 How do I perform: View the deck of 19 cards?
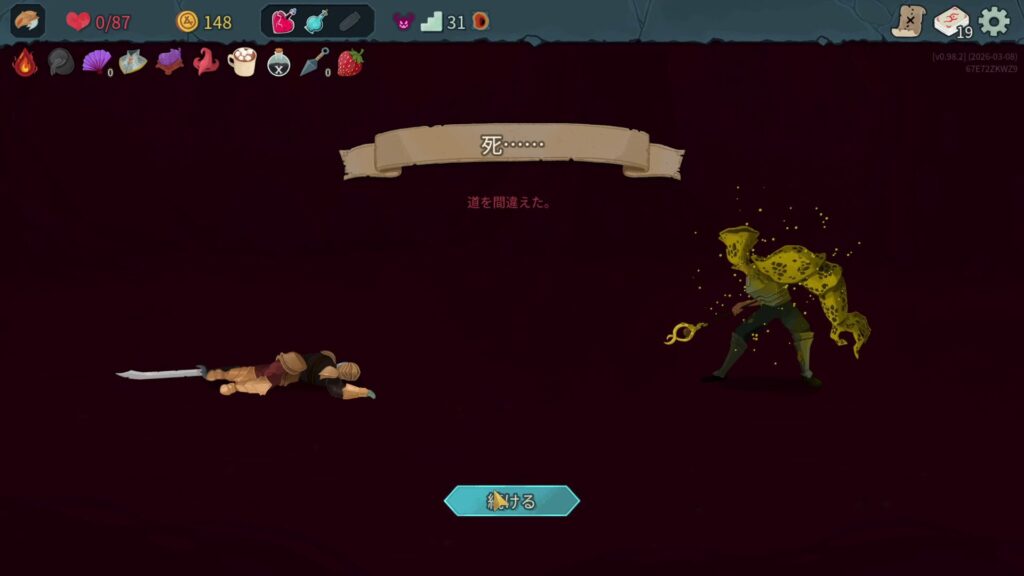[x=951, y=22]
